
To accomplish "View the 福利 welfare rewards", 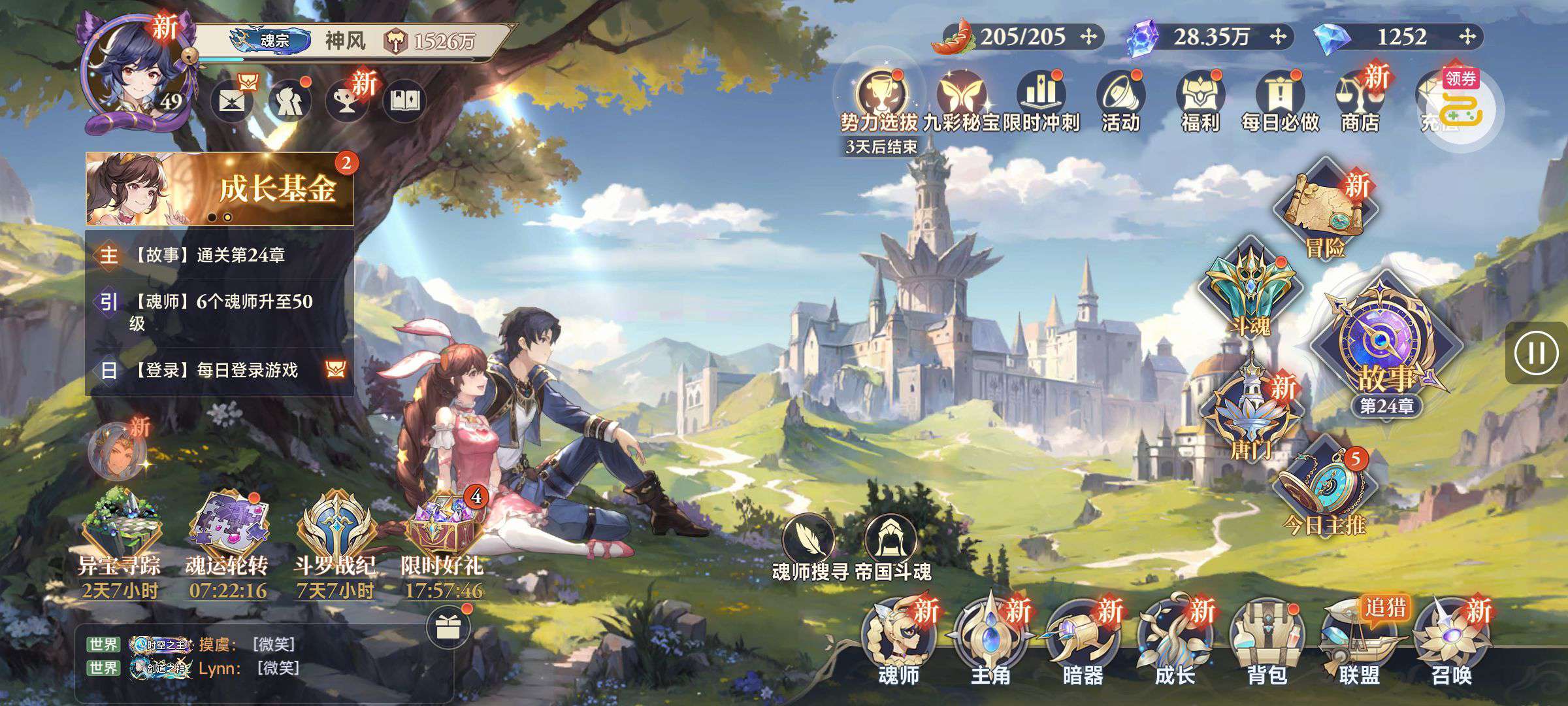I will click(1200, 101).
